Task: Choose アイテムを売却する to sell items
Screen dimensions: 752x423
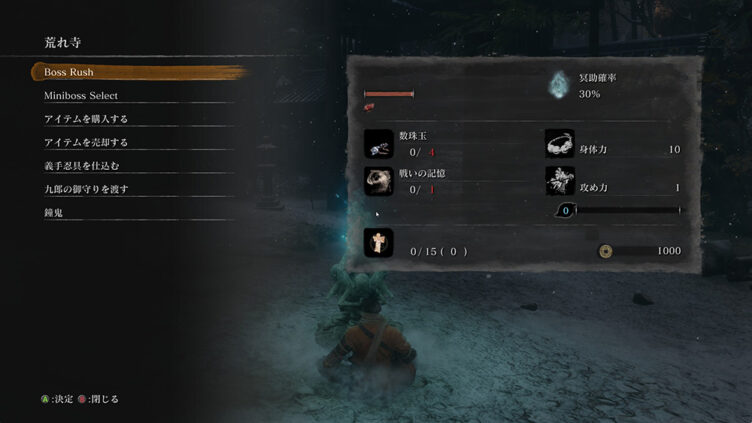Action: (x=86, y=142)
